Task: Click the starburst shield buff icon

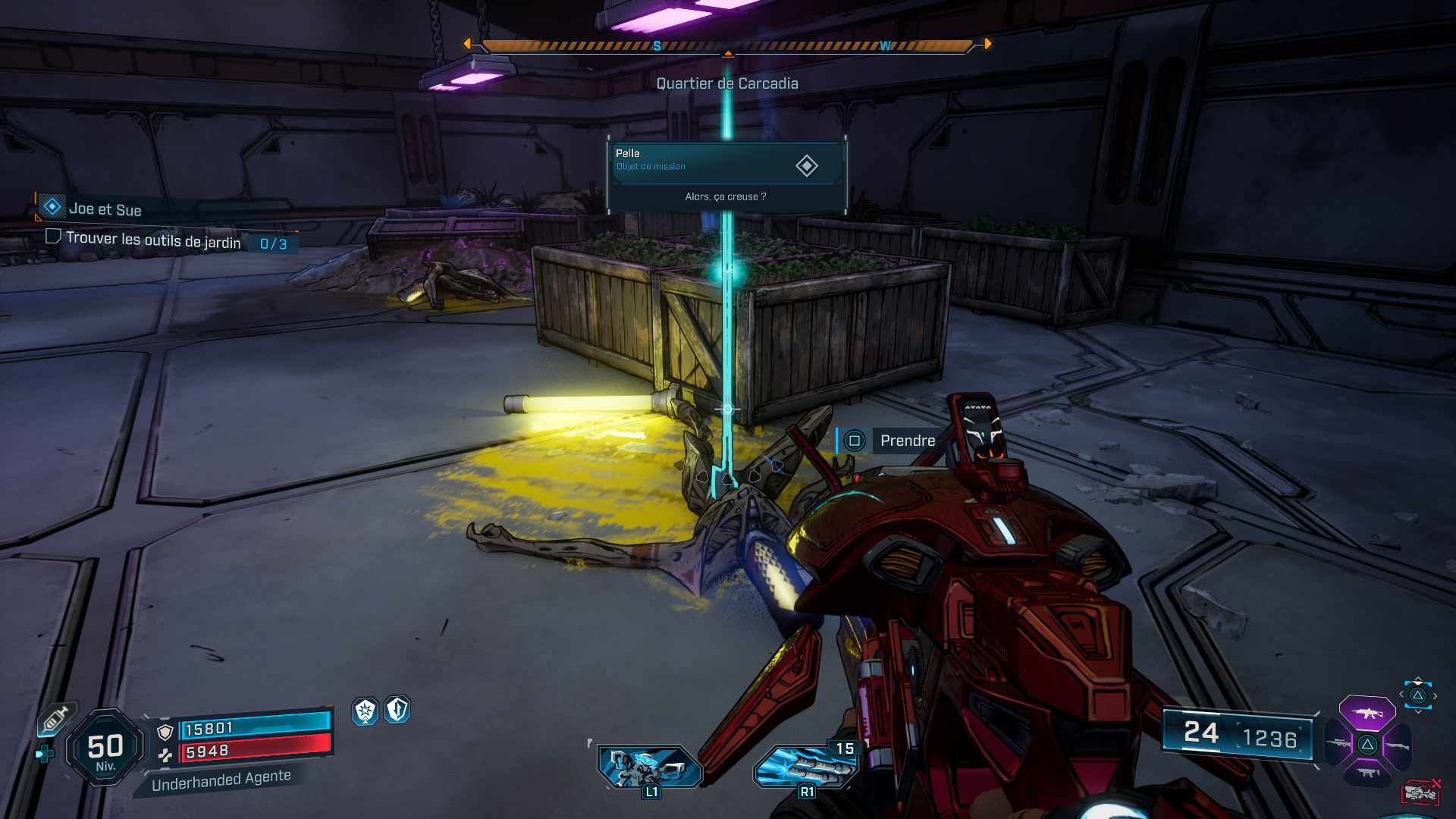Action: (x=365, y=712)
